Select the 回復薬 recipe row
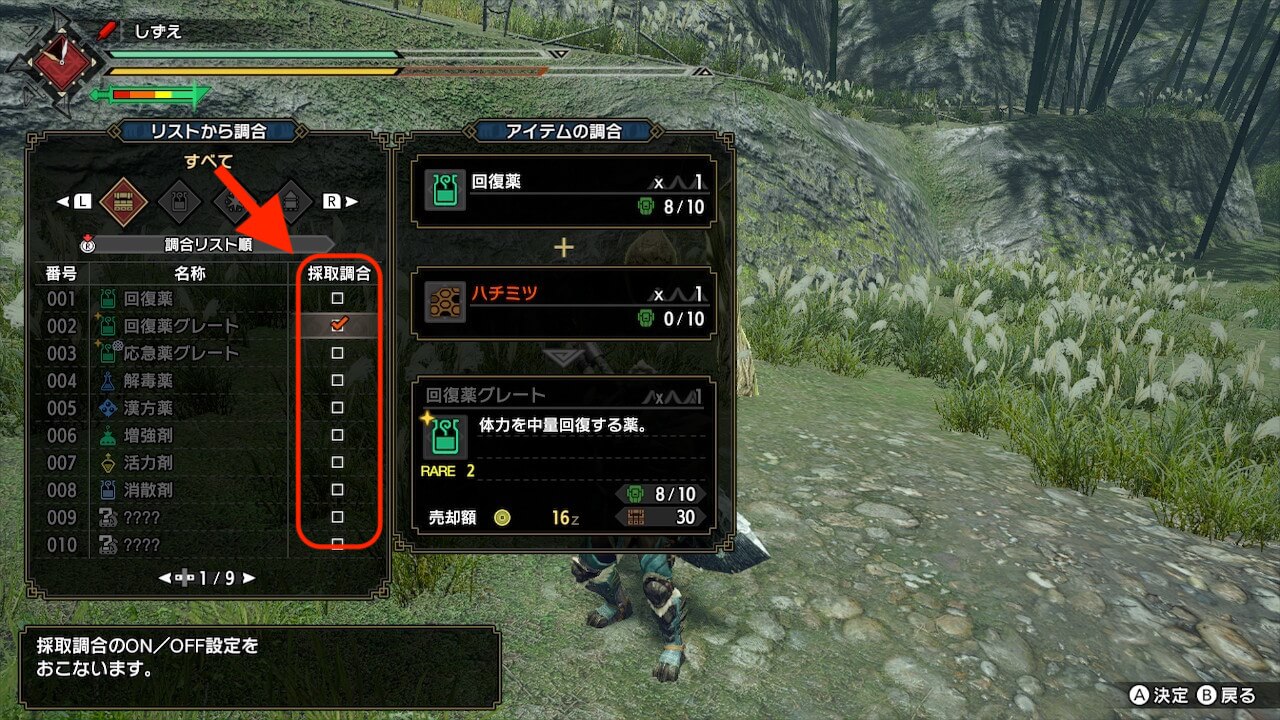Image resolution: width=1280 pixels, height=720 pixels. point(148,299)
